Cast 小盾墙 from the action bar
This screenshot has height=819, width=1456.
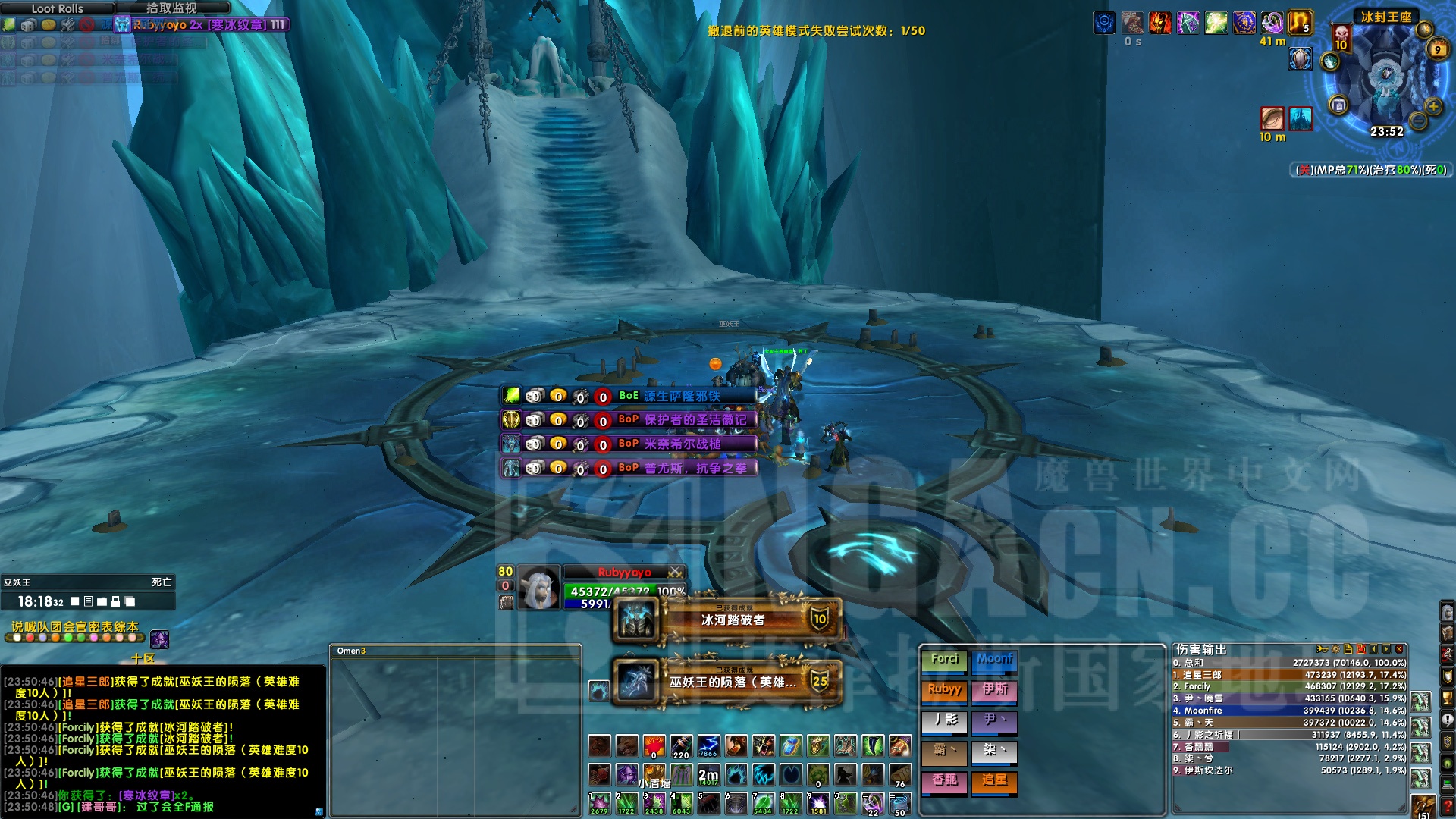tap(654, 773)
